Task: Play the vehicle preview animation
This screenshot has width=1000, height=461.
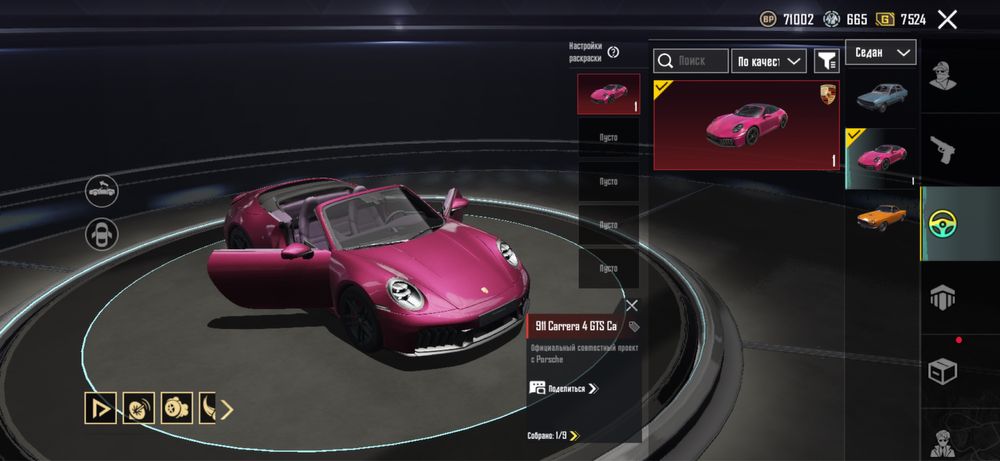Action: [x=100, y=408]
